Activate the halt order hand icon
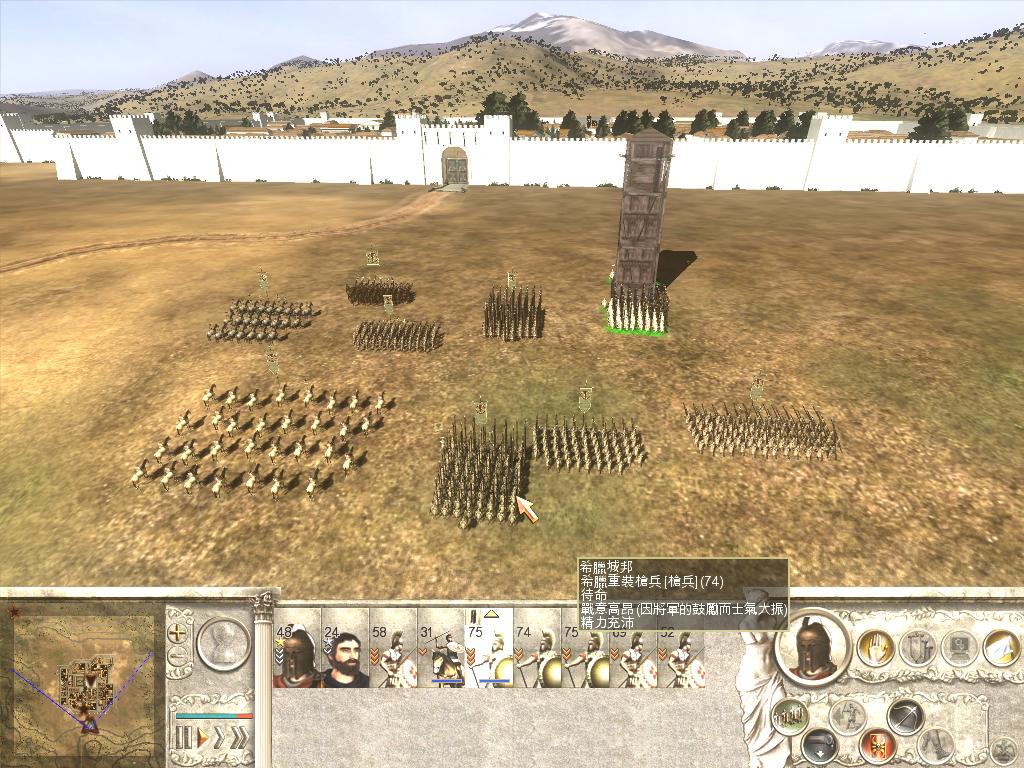Image resolution: width=1024 pixels, height=768 pixels. pos(875,648)
